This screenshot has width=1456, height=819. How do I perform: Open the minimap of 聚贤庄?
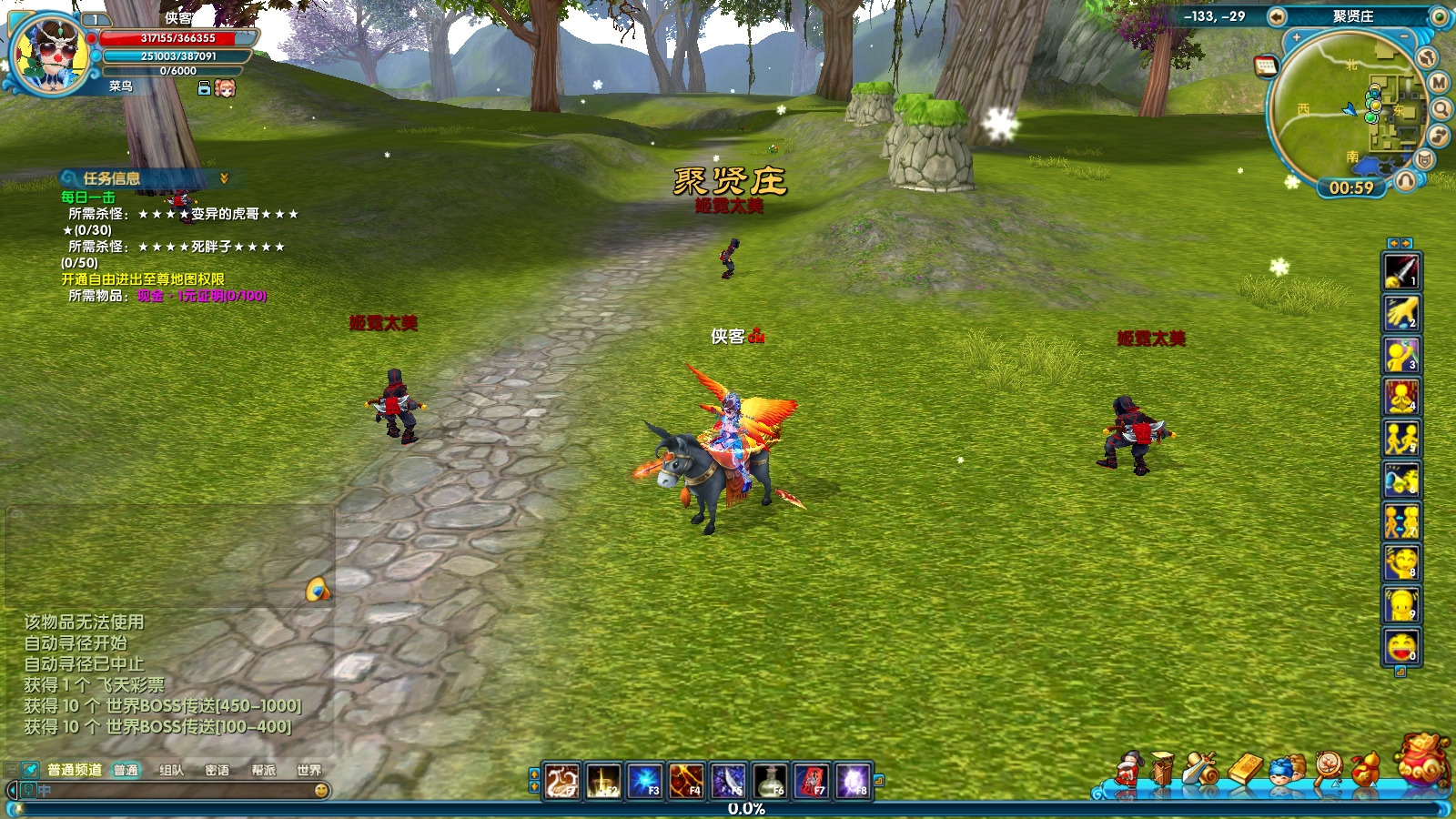tap(1345, 109)
